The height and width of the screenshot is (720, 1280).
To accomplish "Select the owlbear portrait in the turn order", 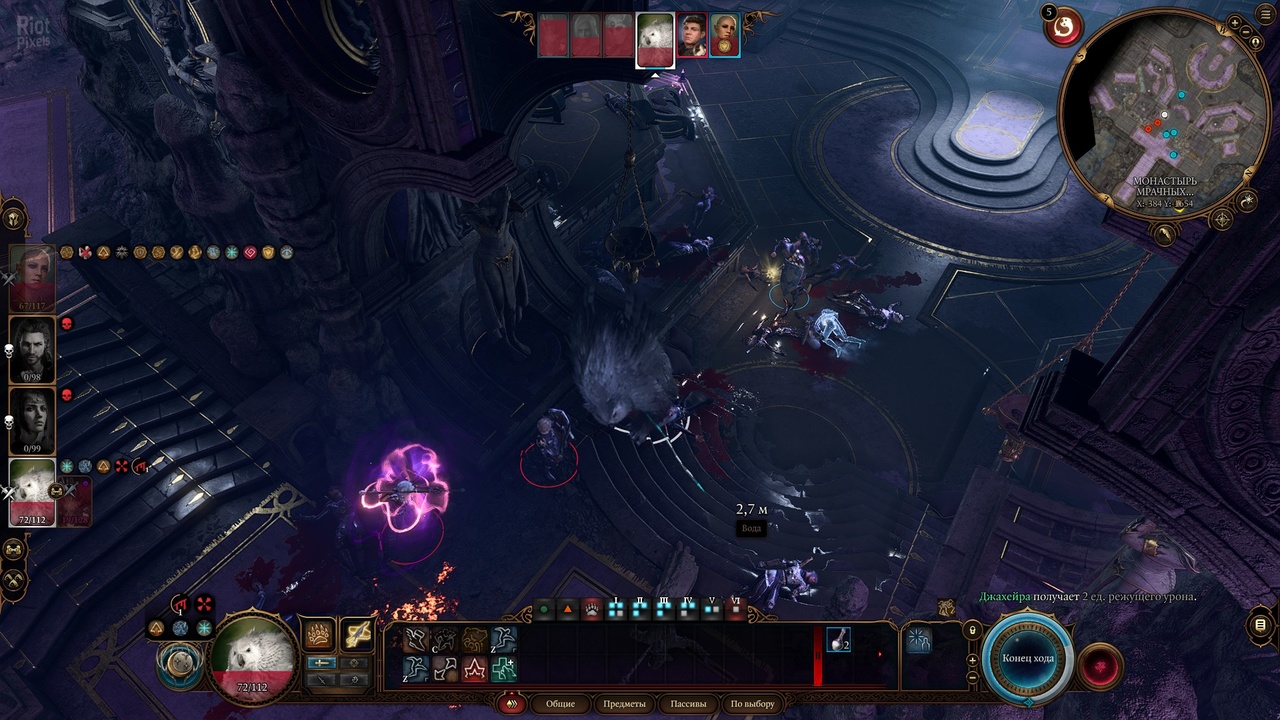I will pyautogui.click(x=655, y=40).
